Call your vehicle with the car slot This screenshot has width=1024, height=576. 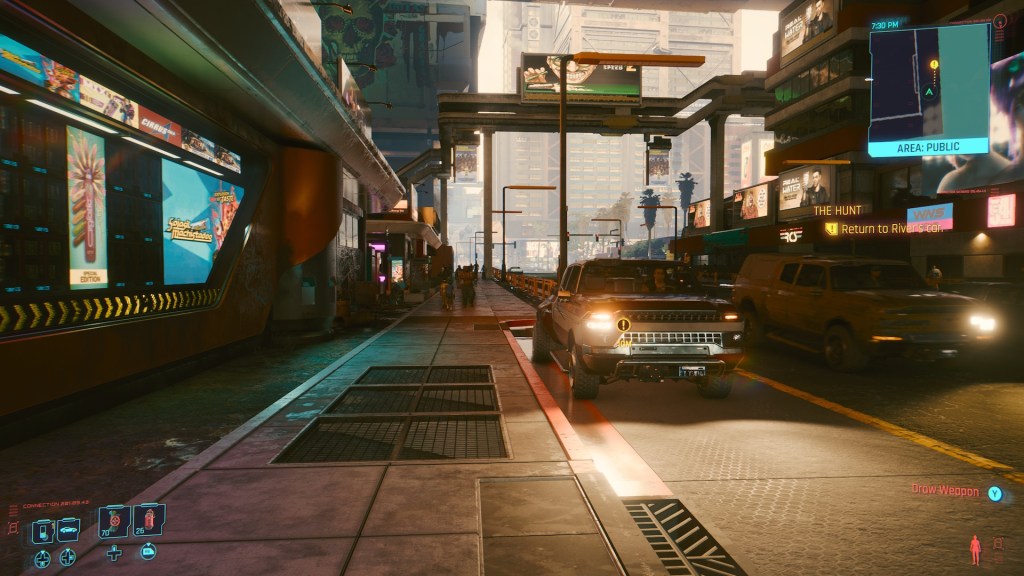pyautogui.click(x=68, y=530)
